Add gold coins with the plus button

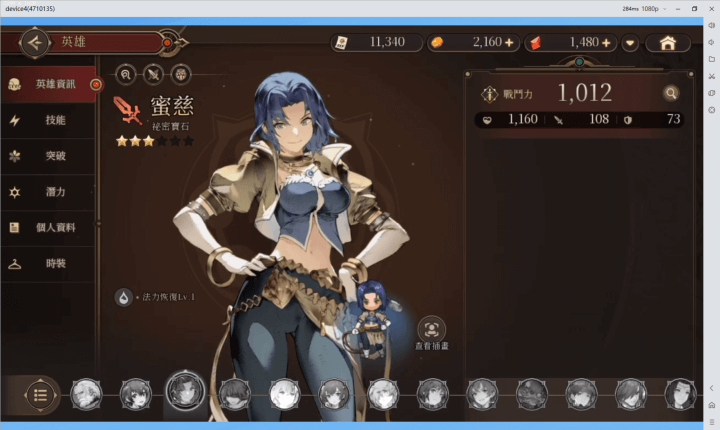(509, 43)
